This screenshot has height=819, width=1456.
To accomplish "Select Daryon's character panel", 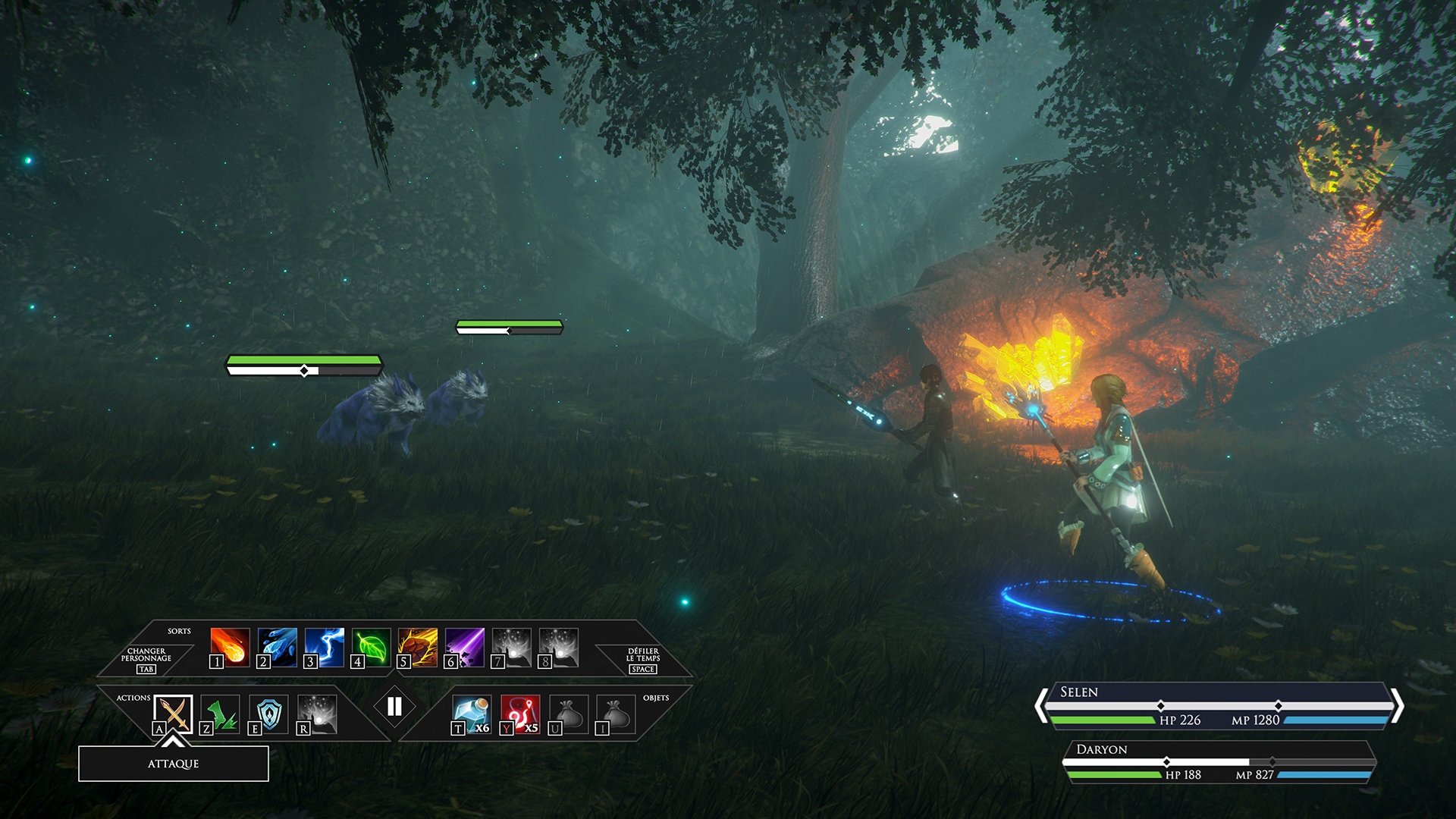I will pyautogui.click(x=1219, y=762).
